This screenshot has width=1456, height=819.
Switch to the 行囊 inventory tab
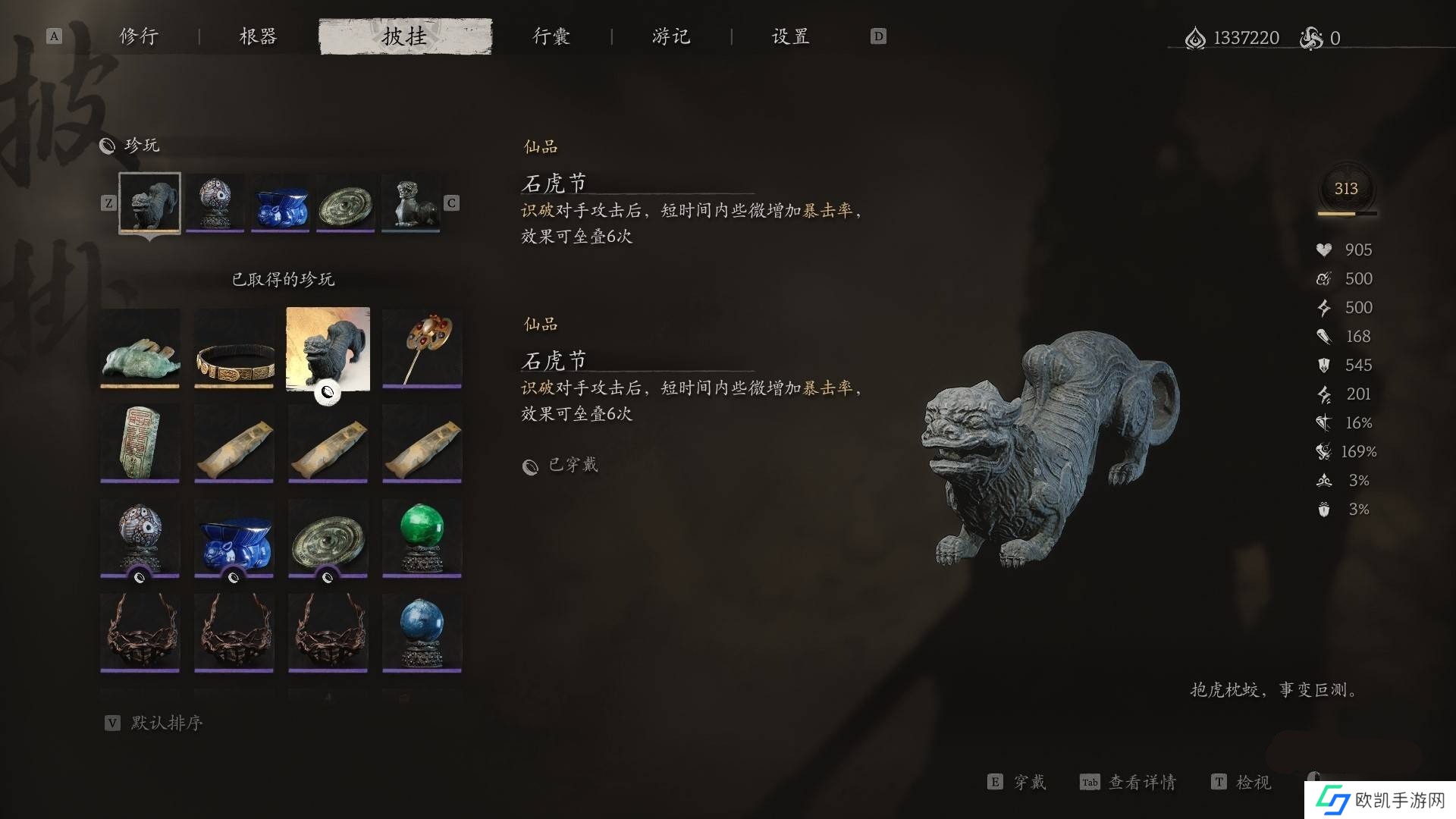[551, 36]
